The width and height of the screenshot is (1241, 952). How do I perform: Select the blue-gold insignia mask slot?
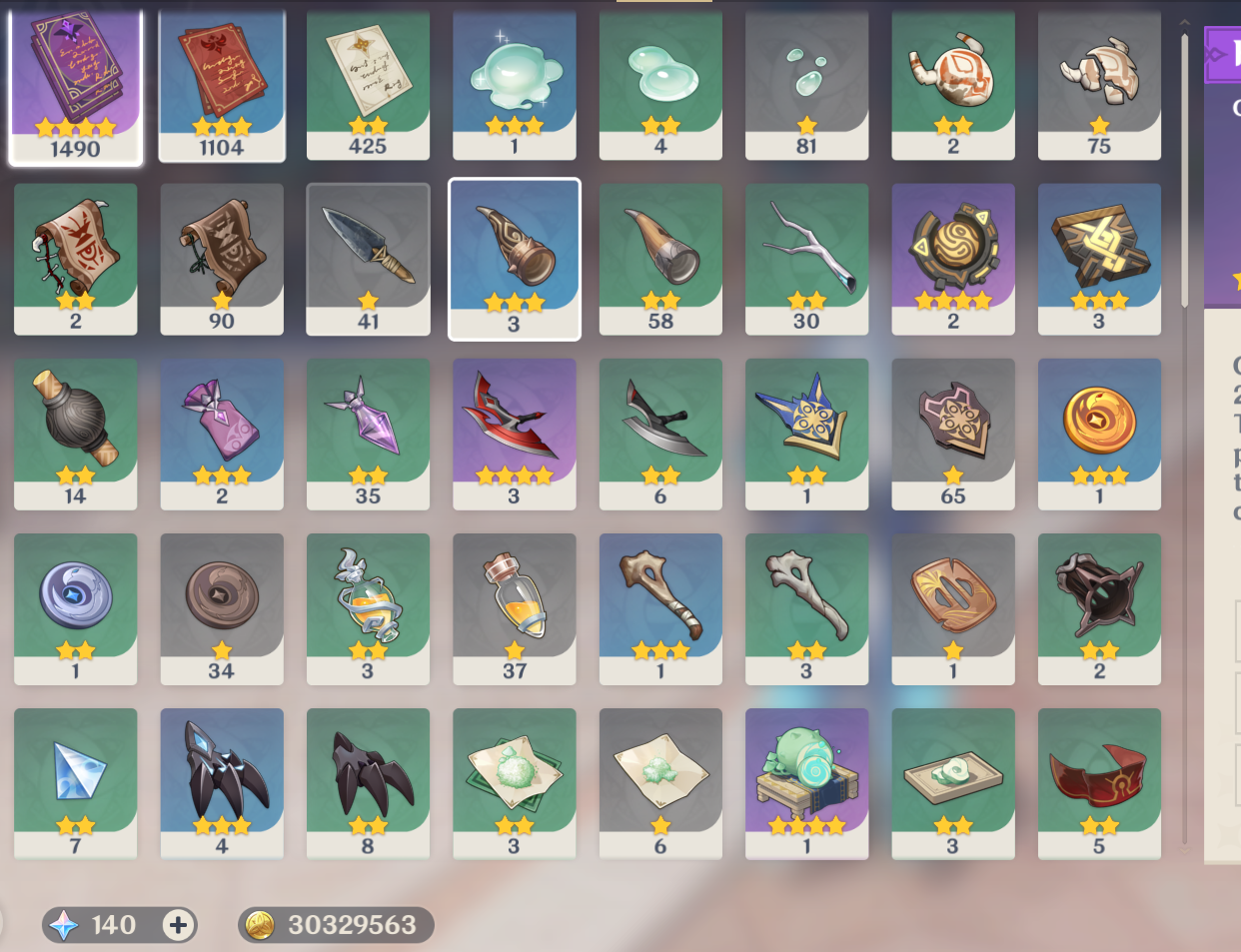click(806, 433)
